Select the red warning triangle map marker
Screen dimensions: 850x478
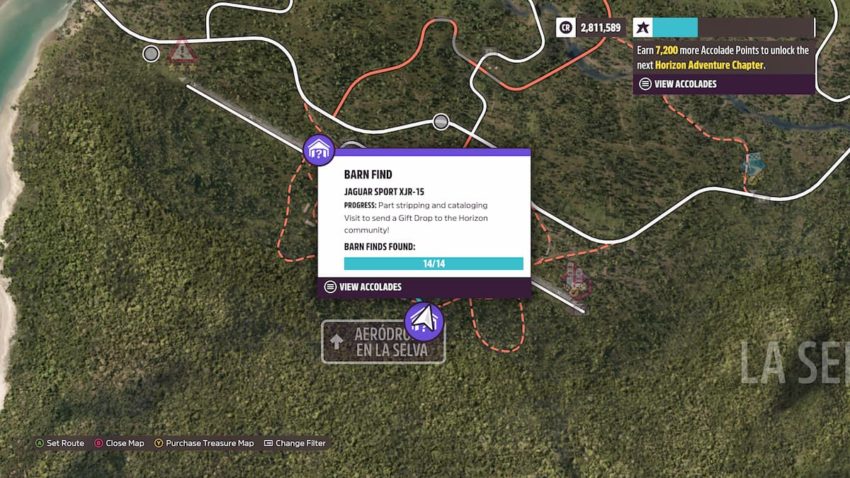[182, 50]
